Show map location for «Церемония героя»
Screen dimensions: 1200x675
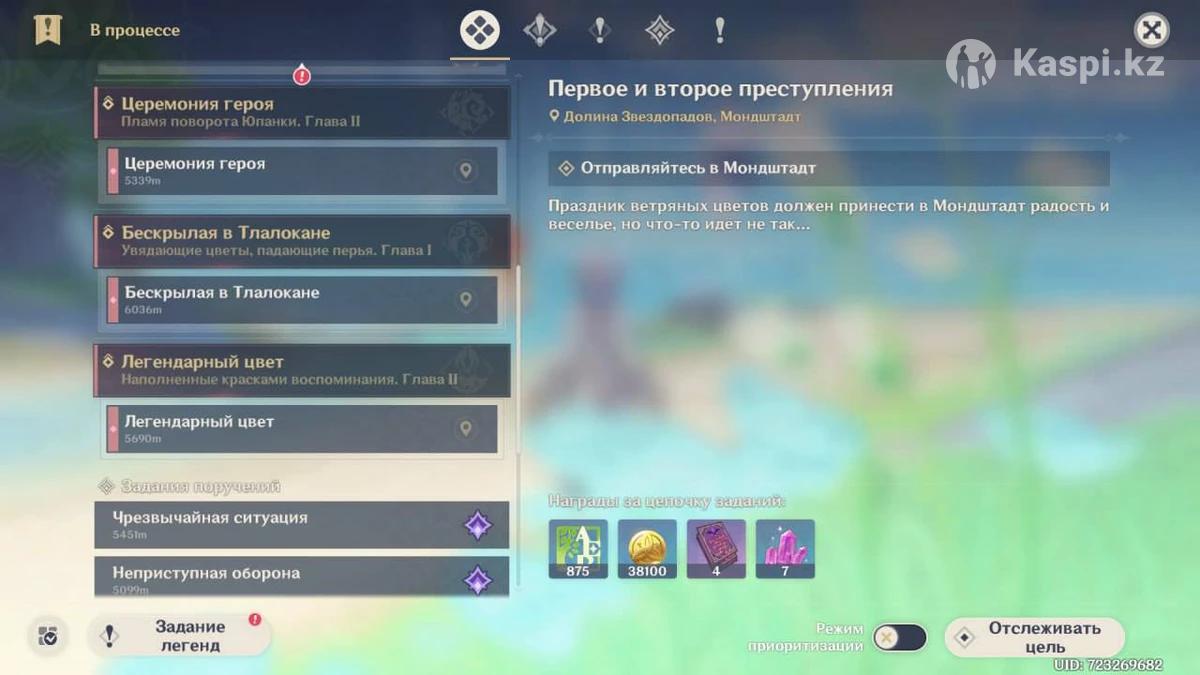(x=465, y=171)
